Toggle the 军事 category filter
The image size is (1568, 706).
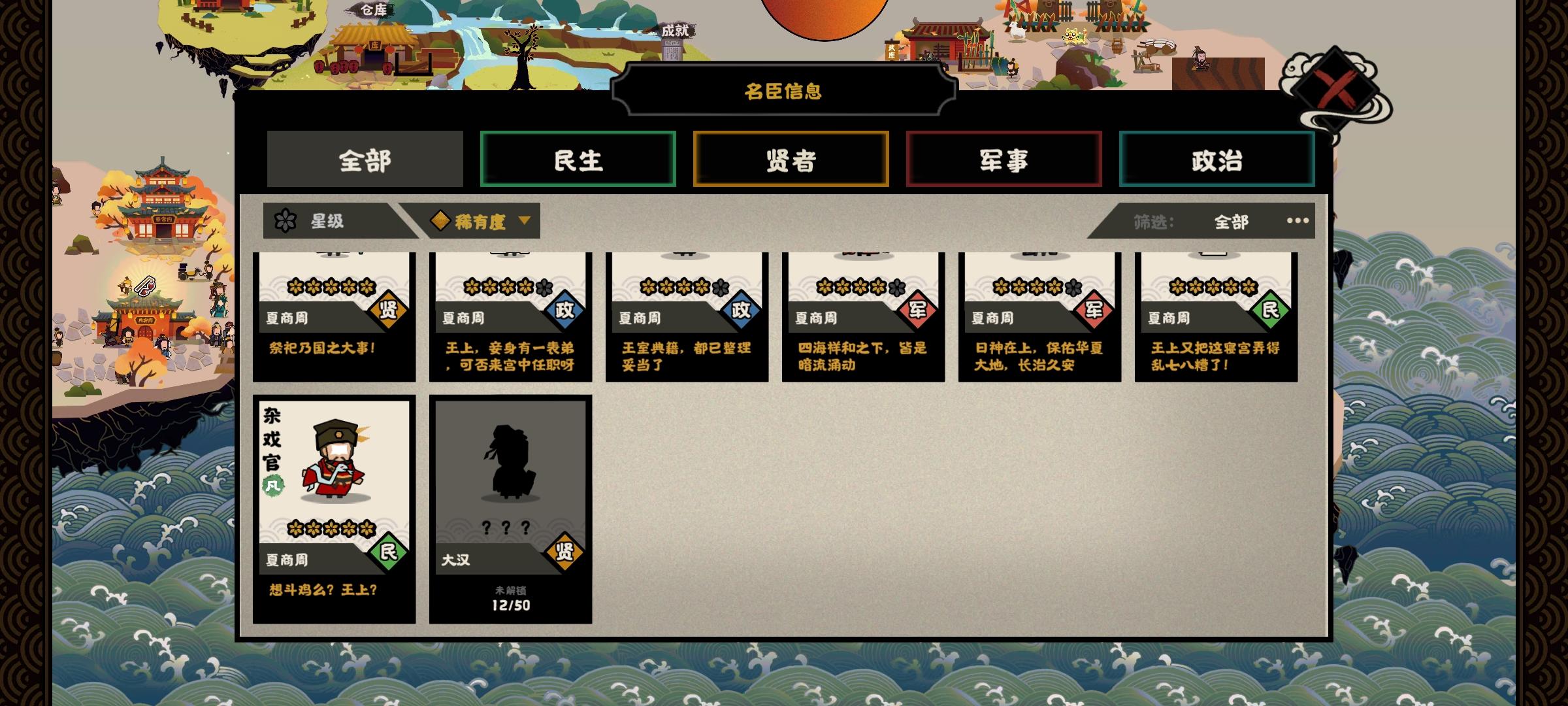1003,159
